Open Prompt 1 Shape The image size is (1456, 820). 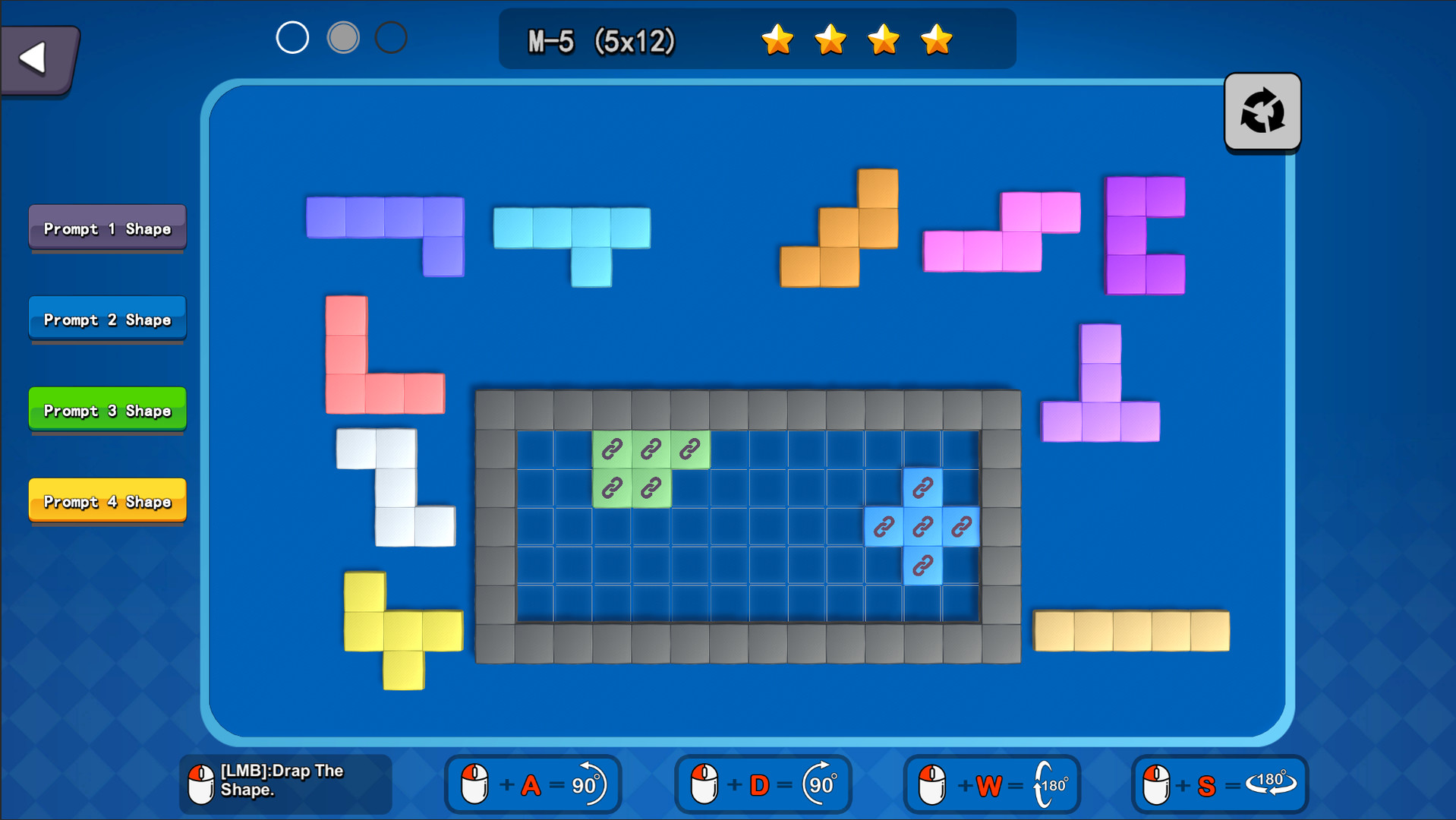106,228
